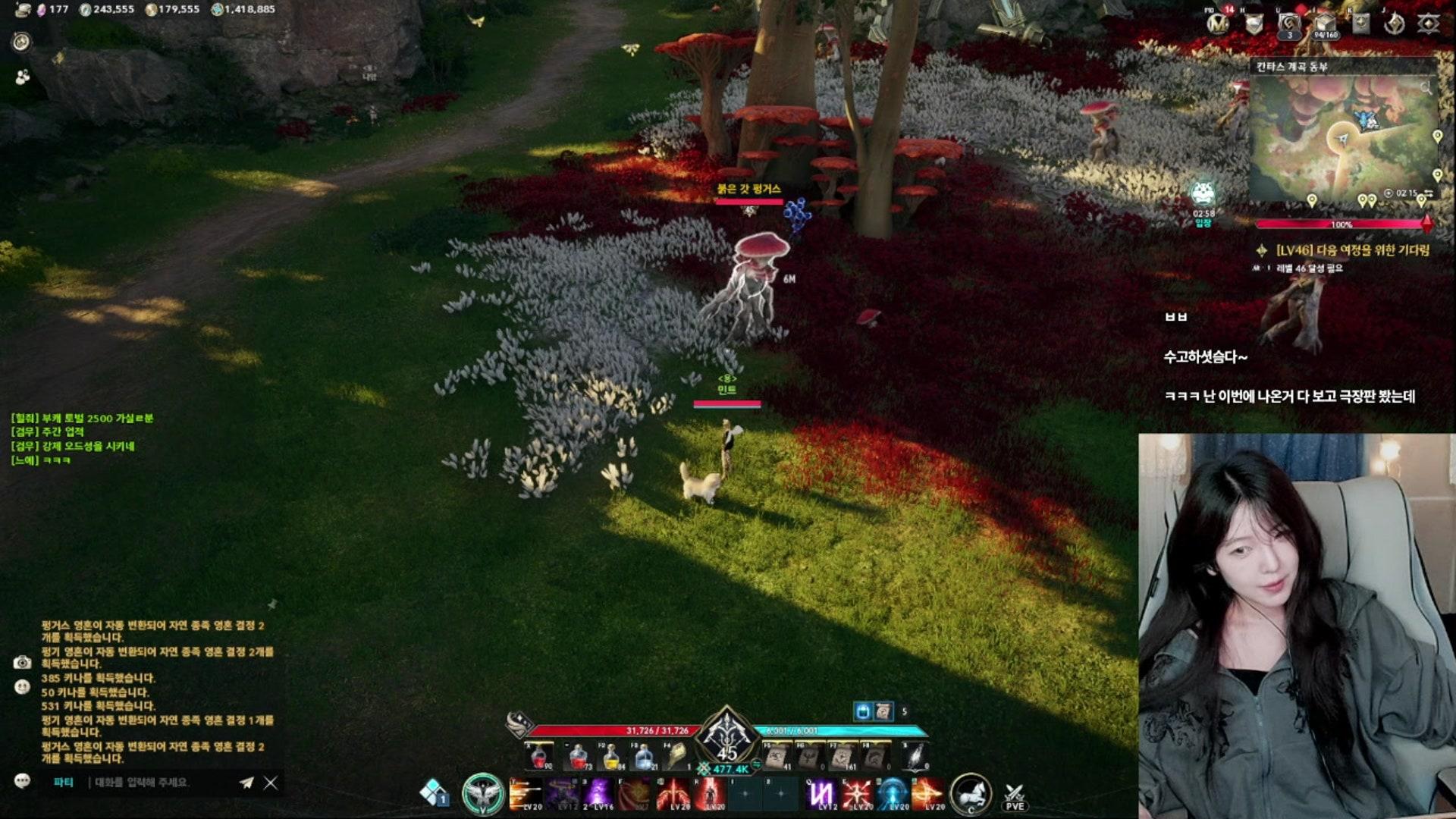Open the inventory cube icon showing 94/160

(x=1325, y=24)
